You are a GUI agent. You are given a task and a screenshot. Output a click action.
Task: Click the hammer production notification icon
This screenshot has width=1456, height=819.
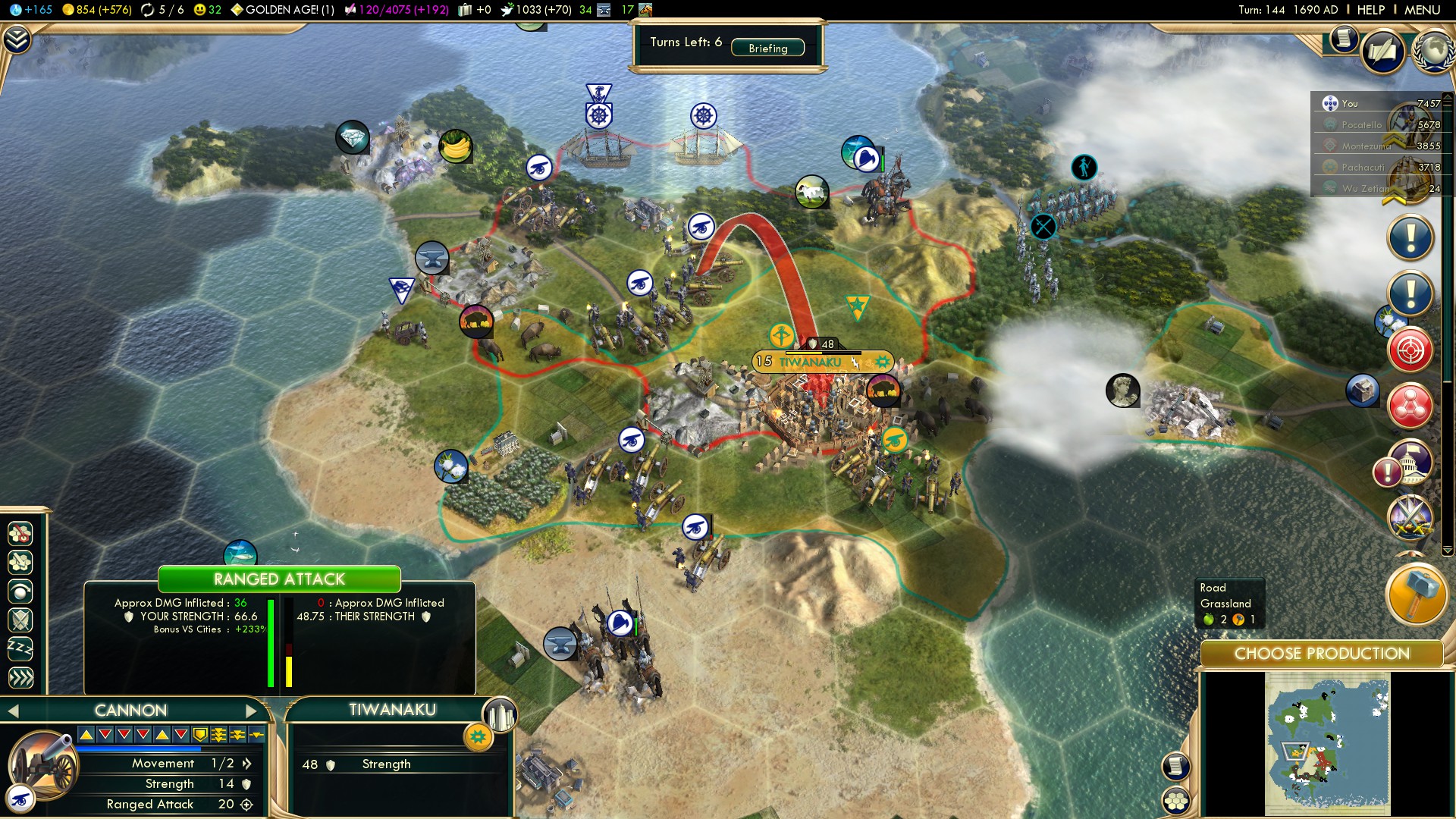click(1415, 595)
